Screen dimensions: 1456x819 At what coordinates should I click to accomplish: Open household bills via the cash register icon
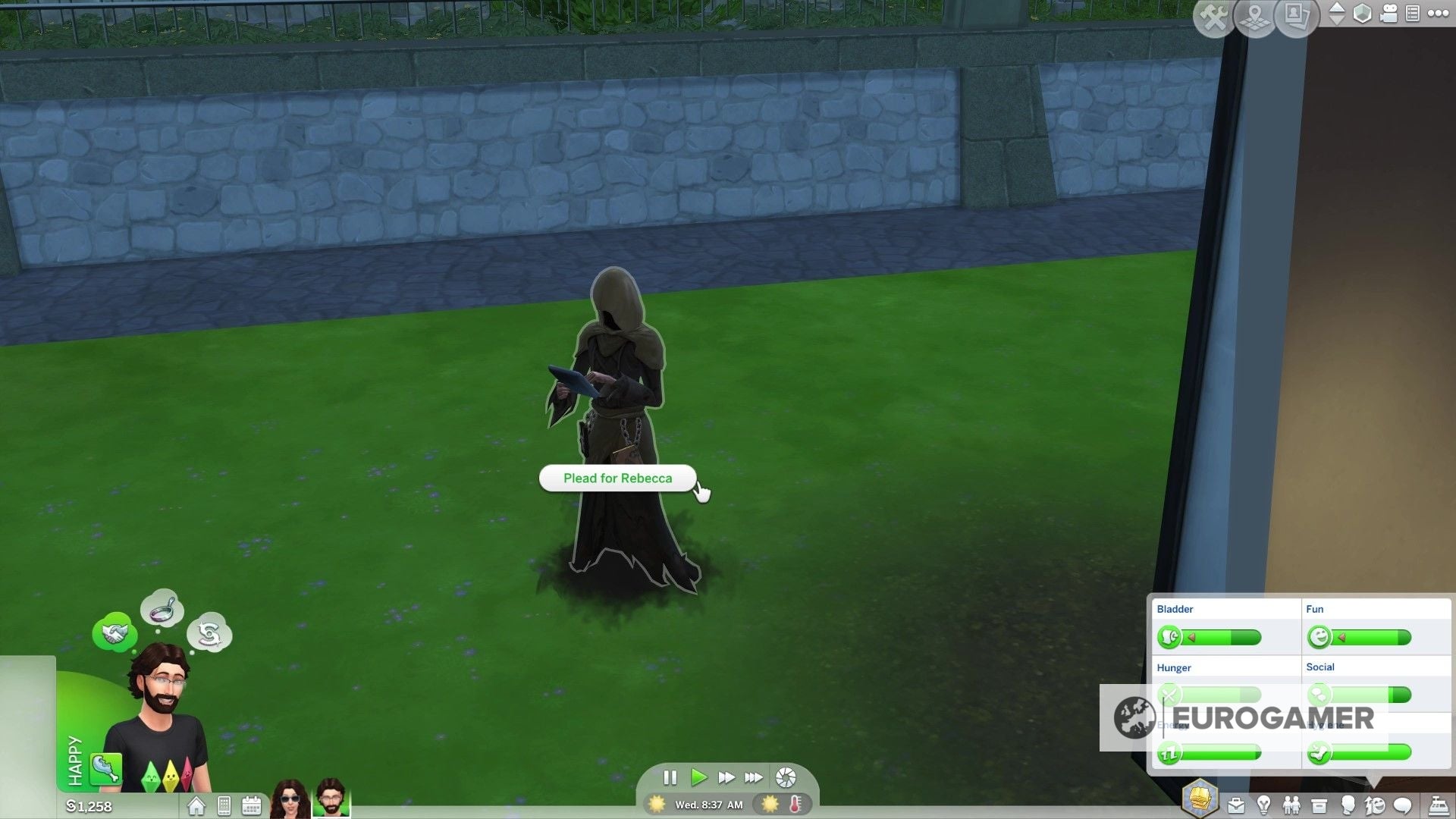point(1439,805)
